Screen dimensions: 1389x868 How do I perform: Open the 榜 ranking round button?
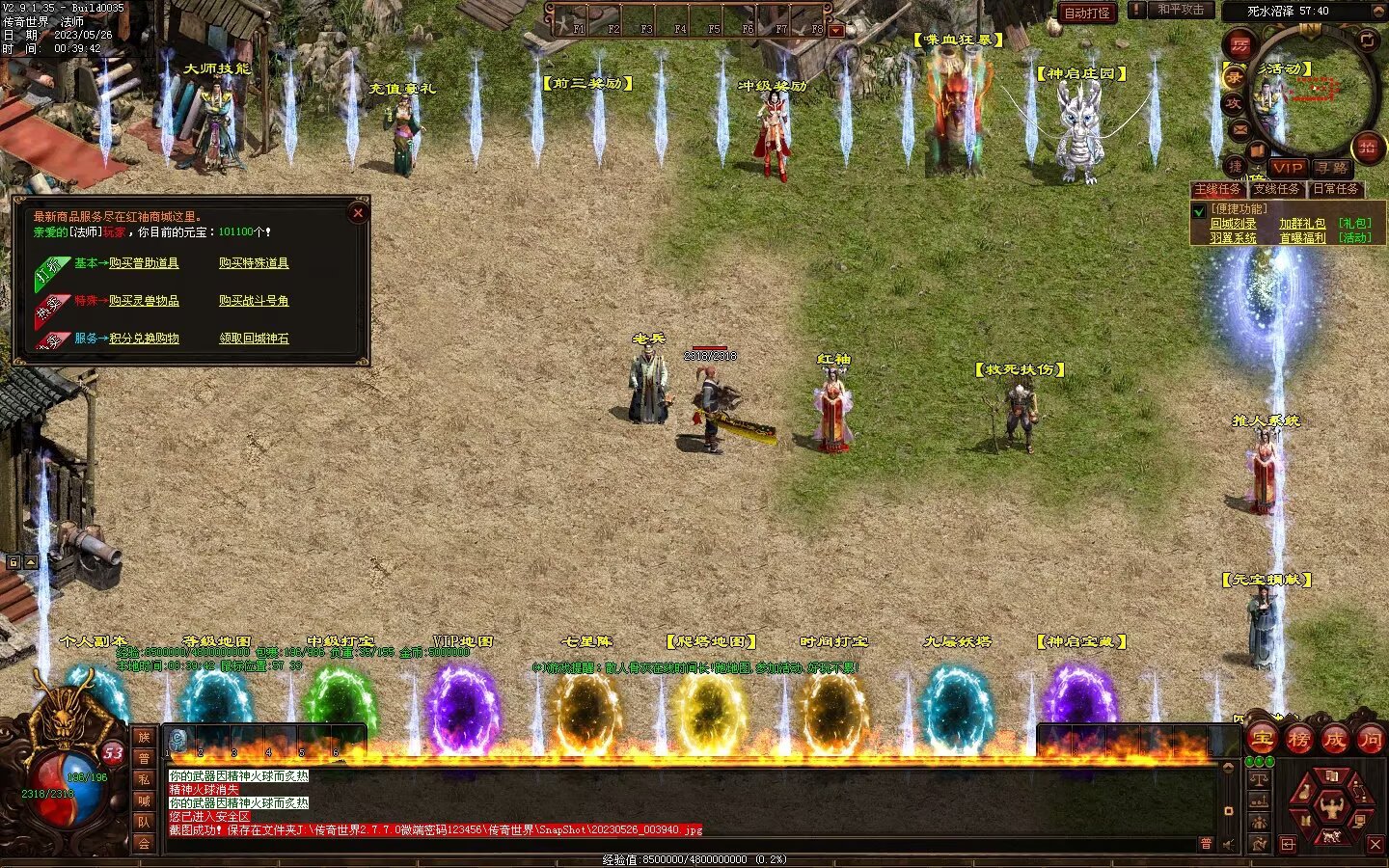click(x=1298, y=740)
